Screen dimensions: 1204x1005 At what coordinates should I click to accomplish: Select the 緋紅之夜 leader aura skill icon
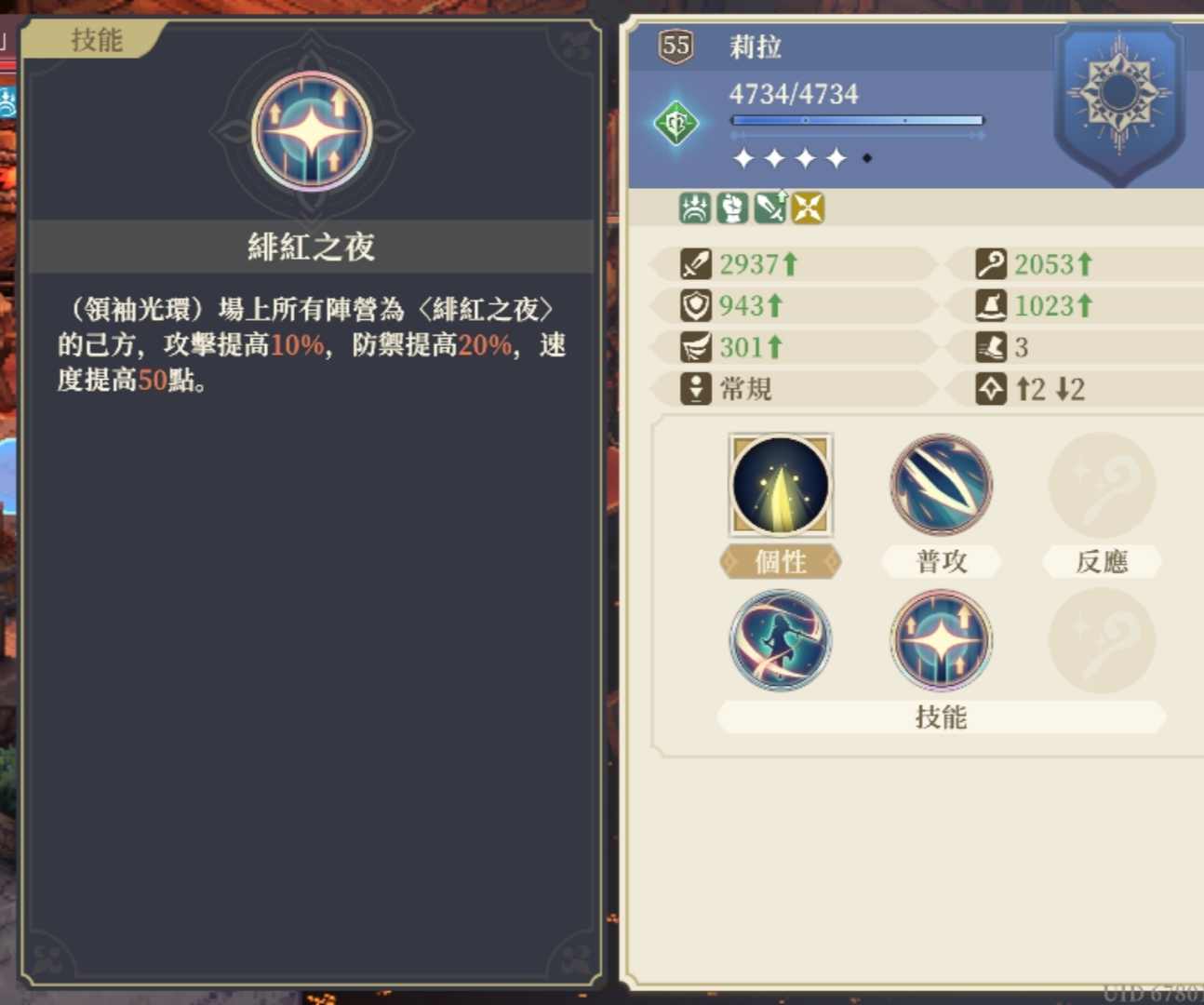point(941,640)
